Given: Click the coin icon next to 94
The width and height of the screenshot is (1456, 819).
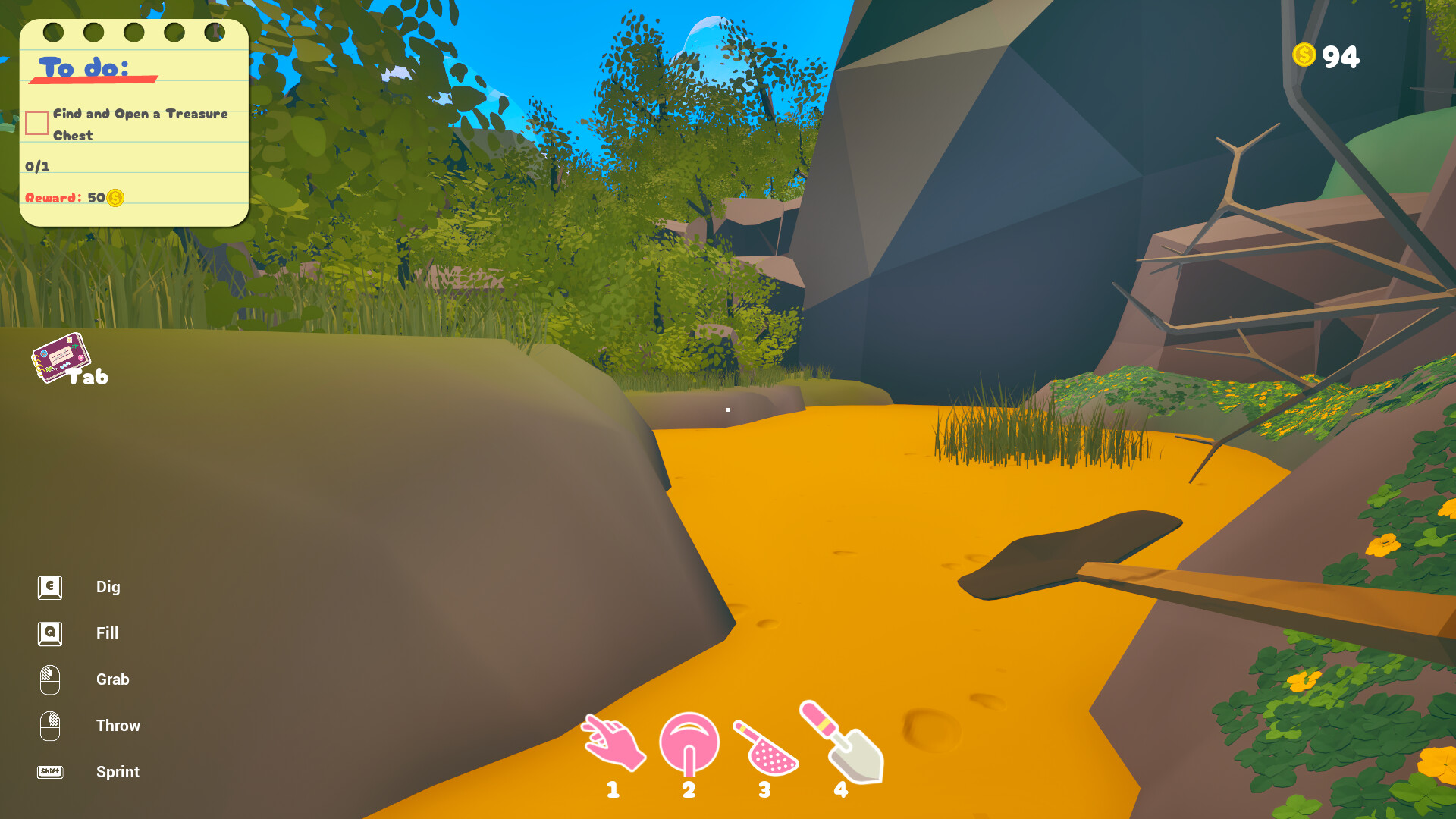Looking at the screenshot, I should pyautogui.click(x=1303, y=55).
